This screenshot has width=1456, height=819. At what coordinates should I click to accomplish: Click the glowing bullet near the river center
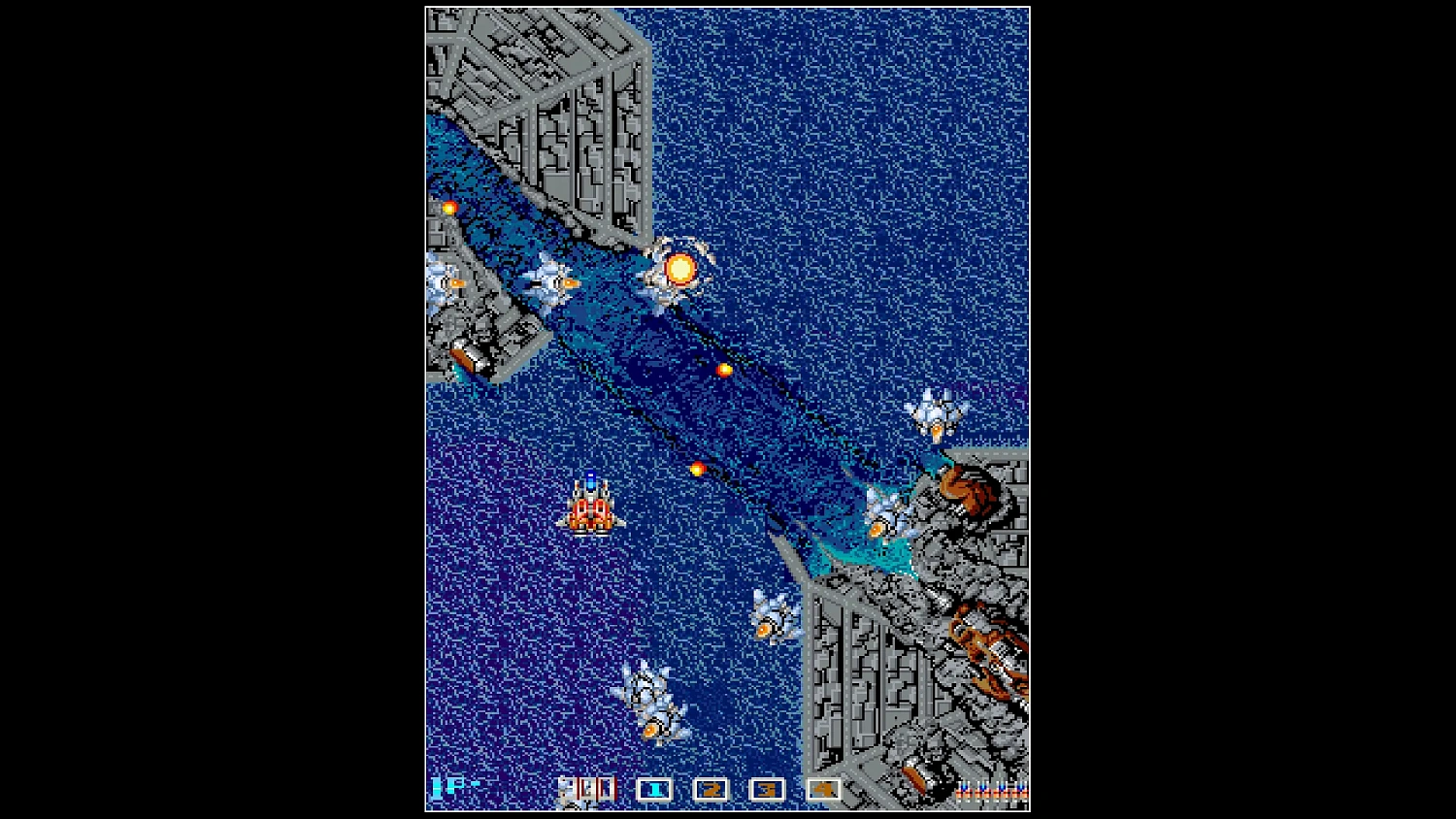pos(725,369)
